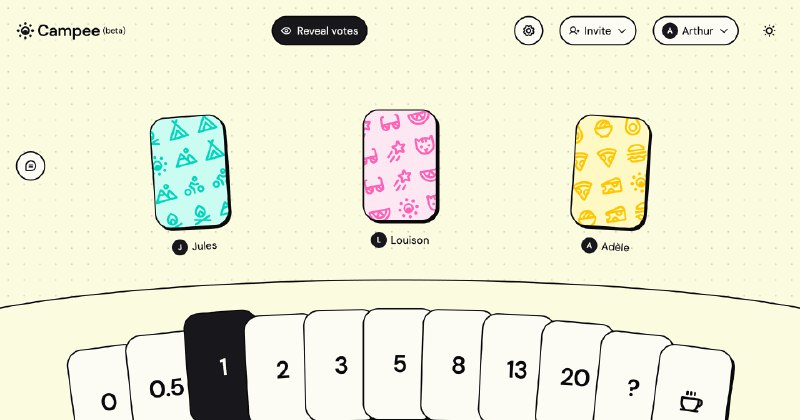The image size is (800, 420).
Task: Open the Arthur profile menu
Action: [x=695, y=31]
